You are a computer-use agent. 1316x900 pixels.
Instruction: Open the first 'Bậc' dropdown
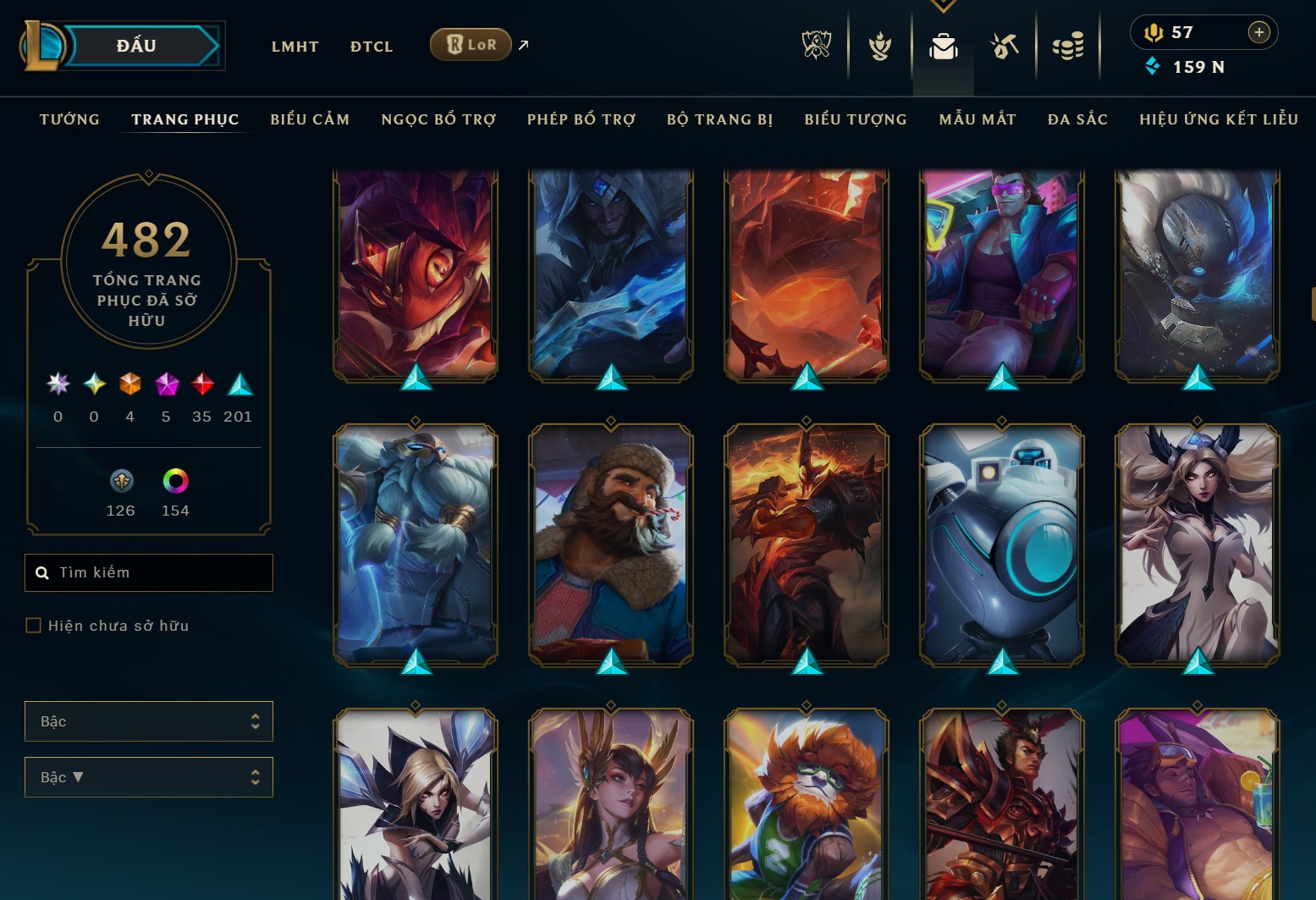click(149, 721)
